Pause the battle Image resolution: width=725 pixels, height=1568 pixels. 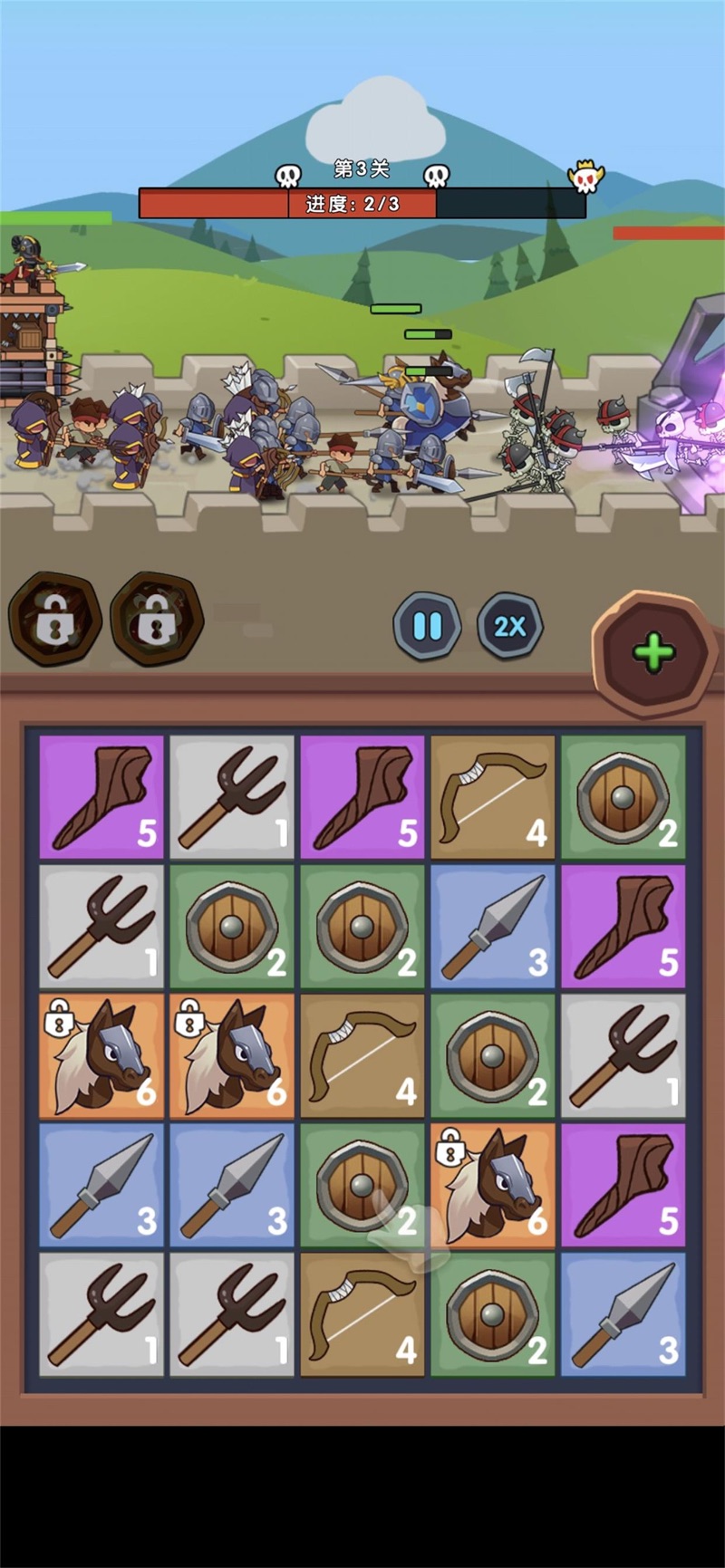tap(427, 626)
